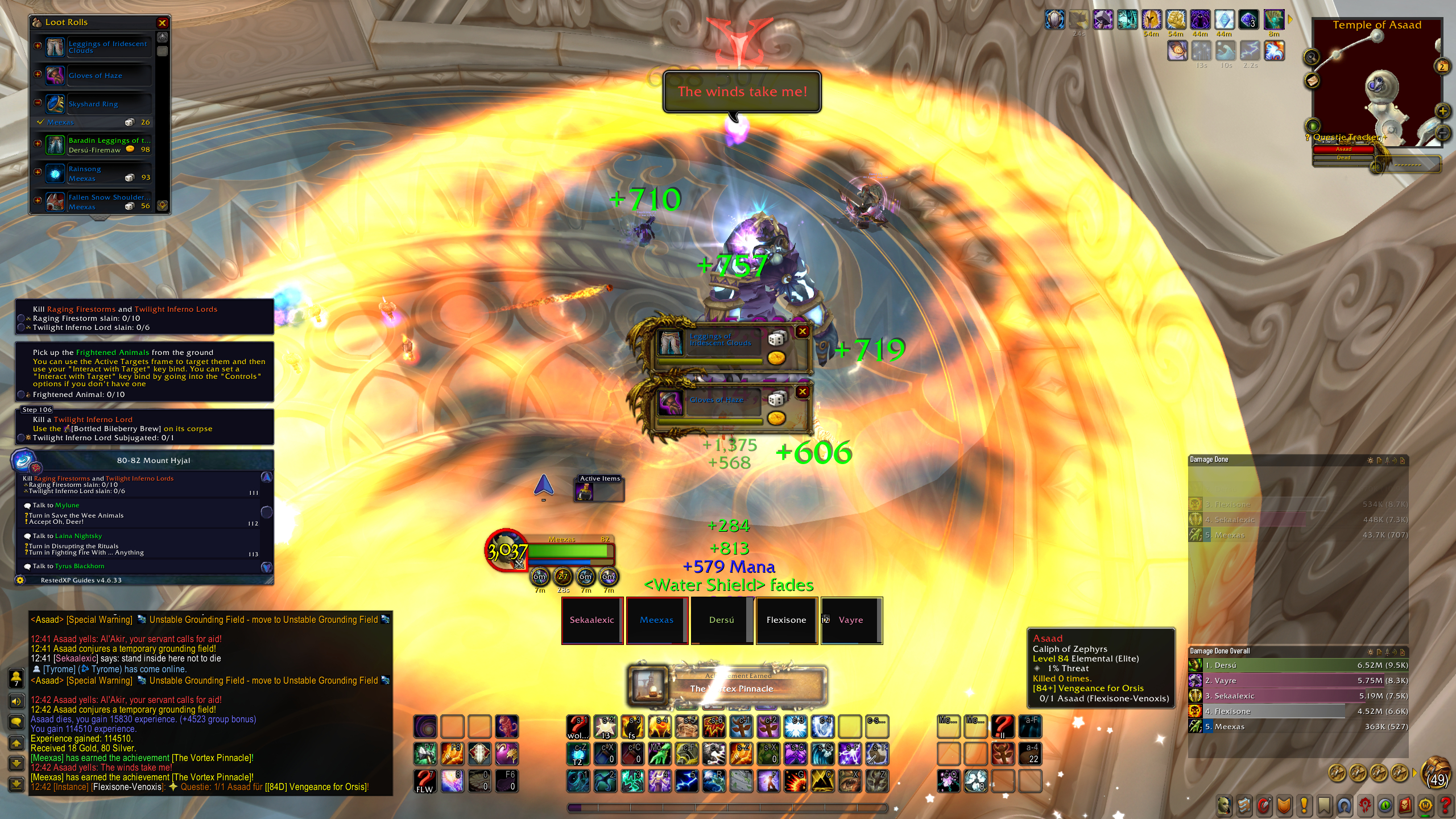Select the Vayre party frame

[851, 620]
